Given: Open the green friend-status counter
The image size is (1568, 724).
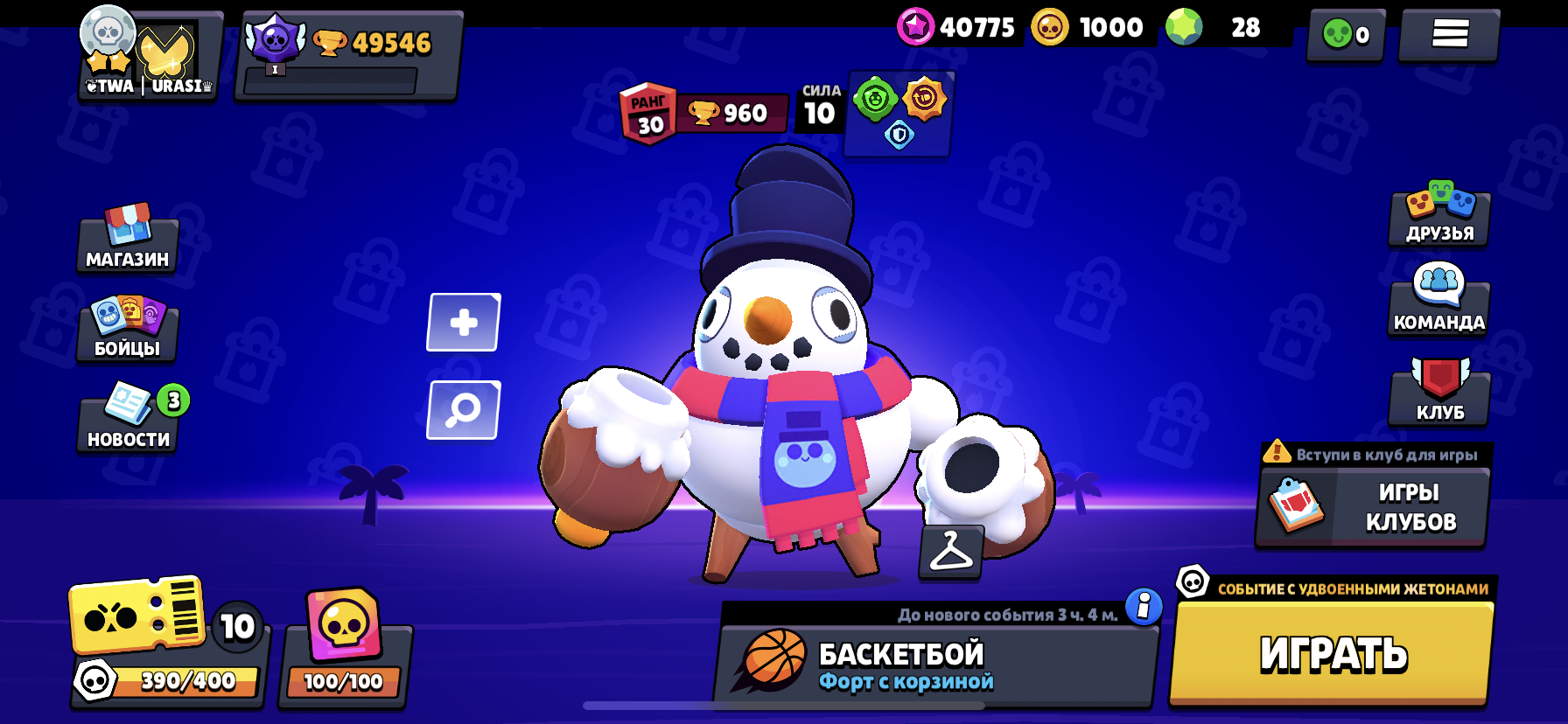Looking at the screenshot, I should [x=1346, y=35].
